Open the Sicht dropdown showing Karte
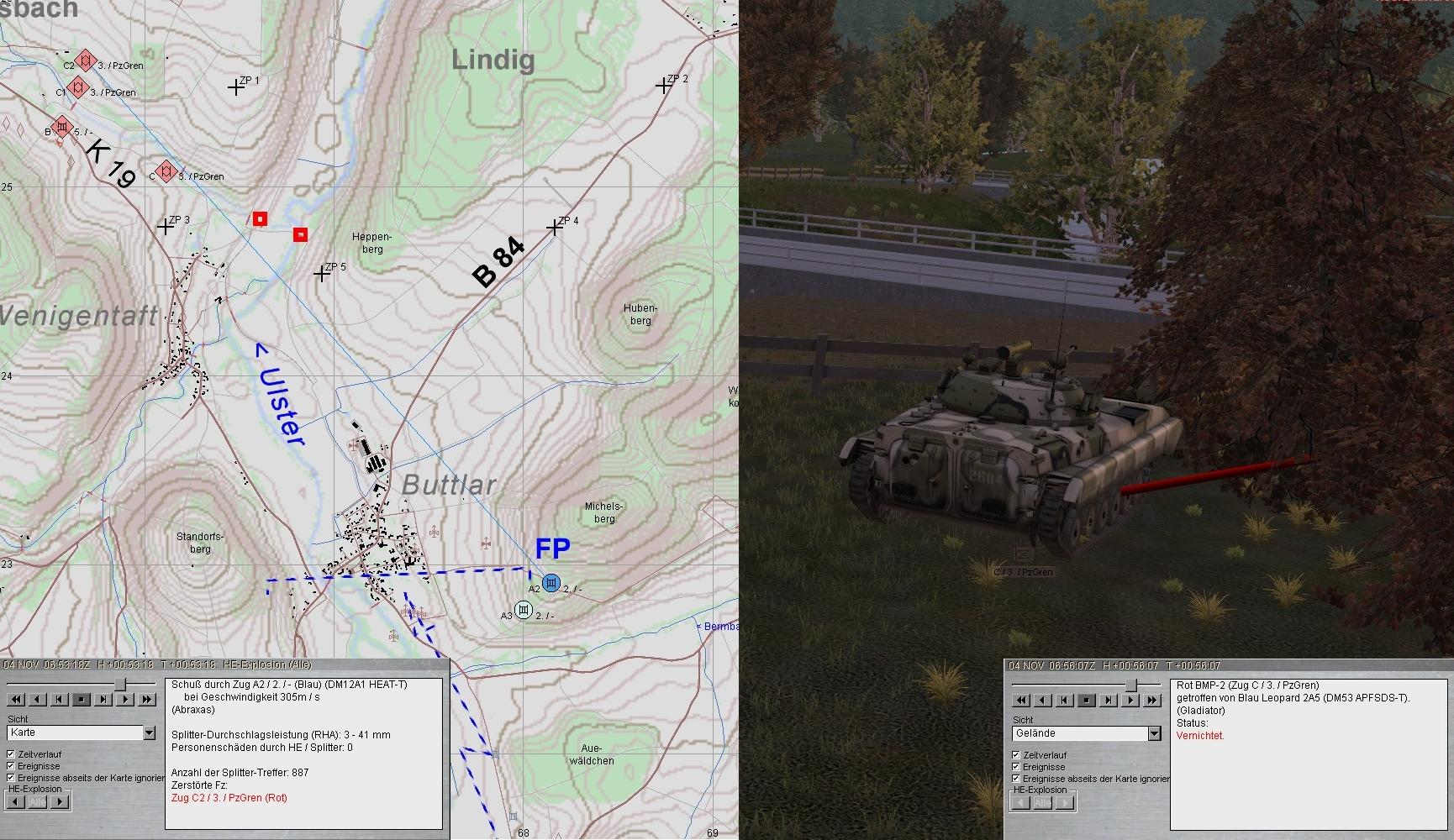This screenshot has height=840, width=1454. 149,733
